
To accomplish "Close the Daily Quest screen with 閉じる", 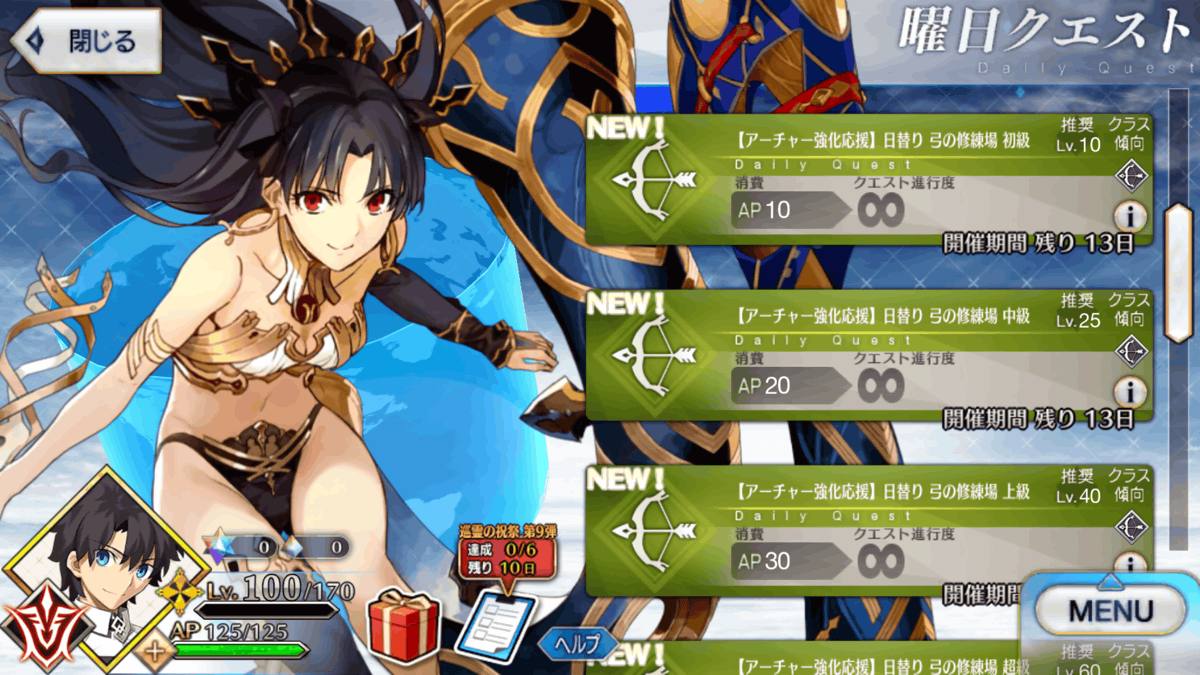I will pyautogui.click(x=87, y=41).
